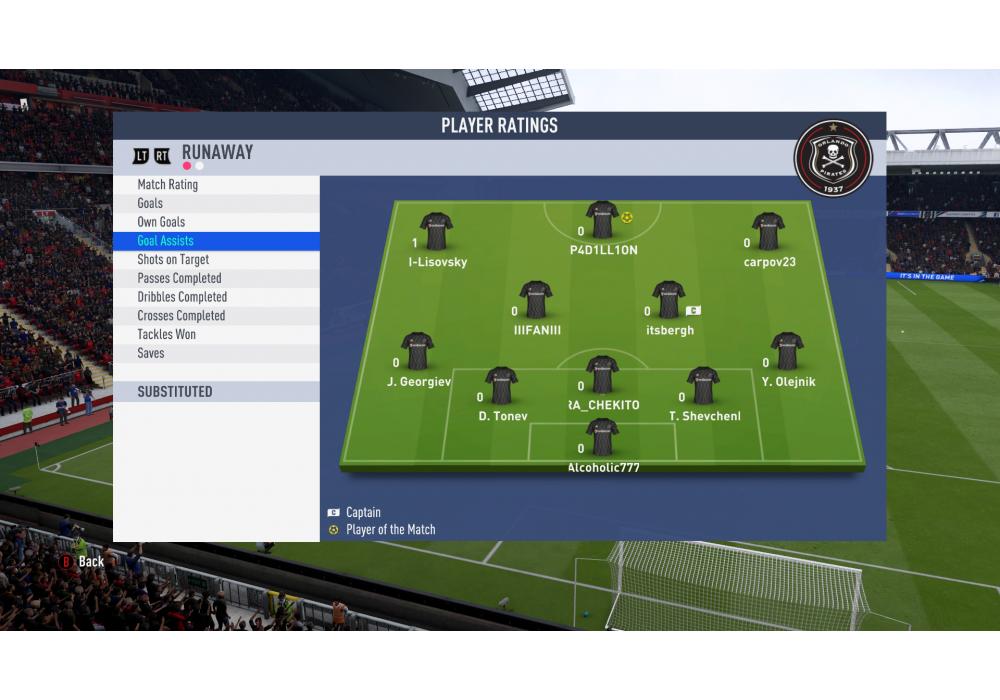Screen dimensions: 1000x700
Task: Open the Shots on Target stat
Action: click(x=216, y=260)
